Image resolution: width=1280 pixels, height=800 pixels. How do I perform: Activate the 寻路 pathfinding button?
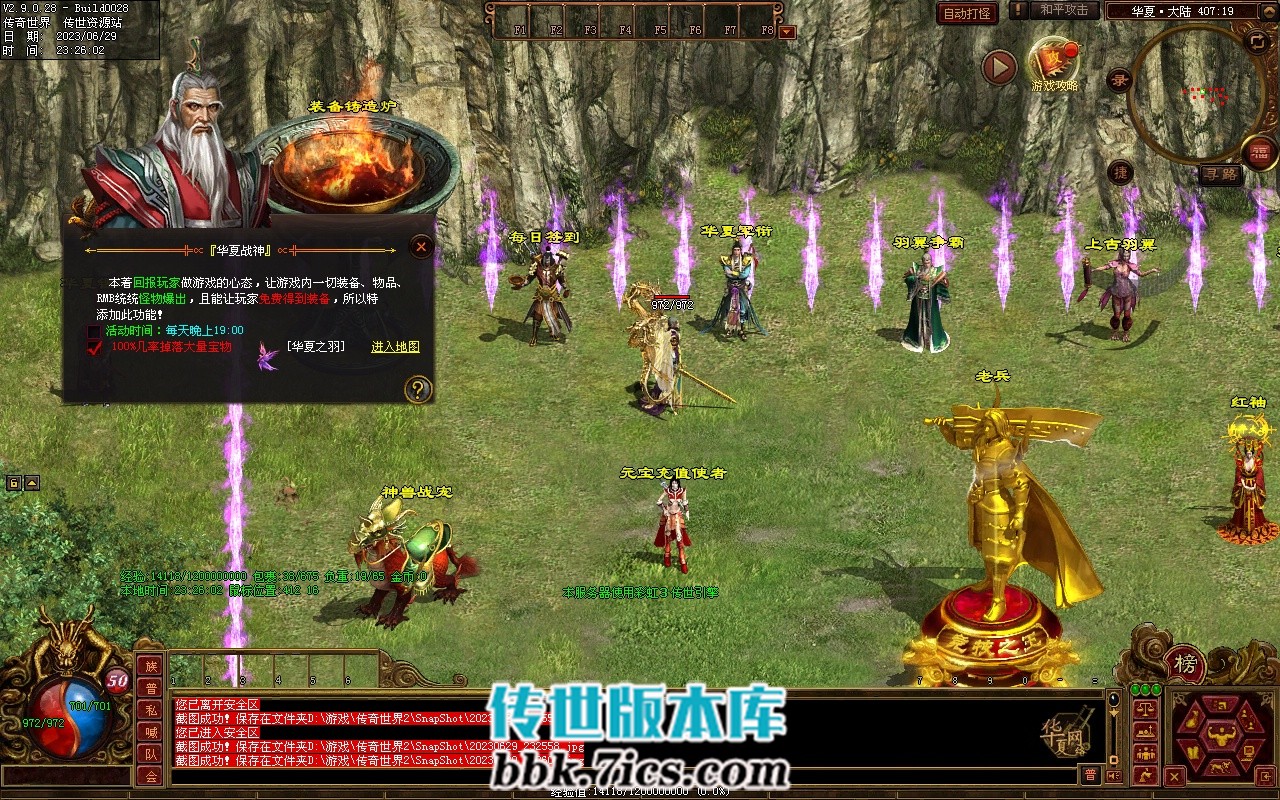(x=1222, y=175)
